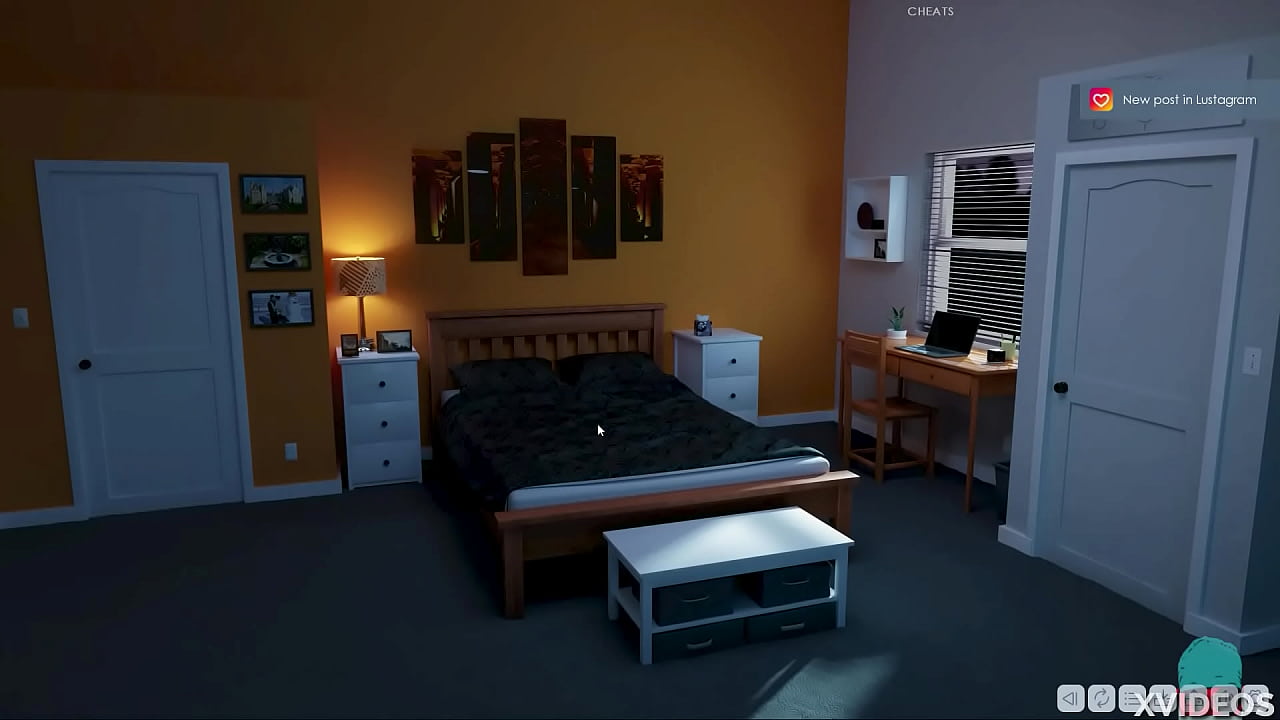Click the Lustagram heart app icon
The image size is (1280, 720).
tap(1100, 99)
